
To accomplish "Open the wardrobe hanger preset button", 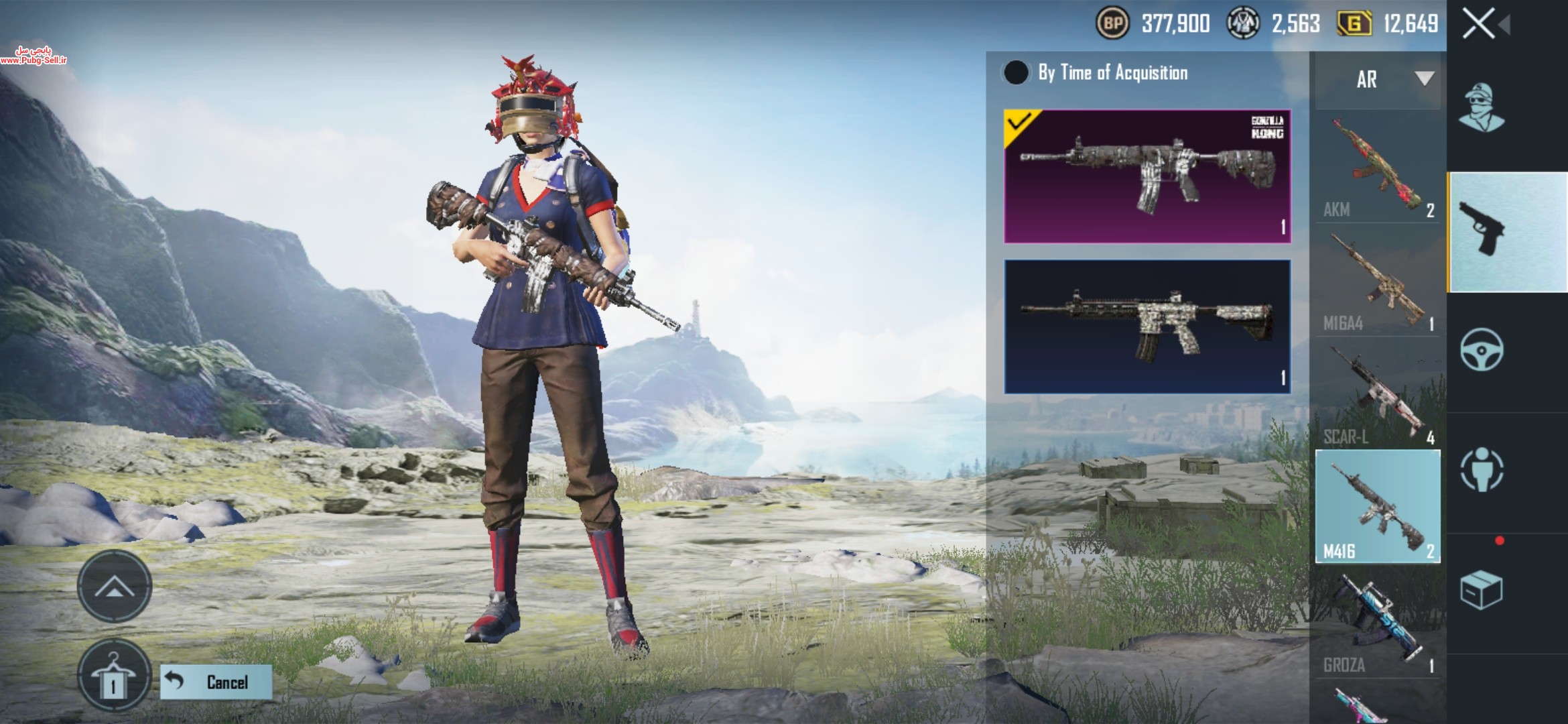I will click(x=113, y=676).
